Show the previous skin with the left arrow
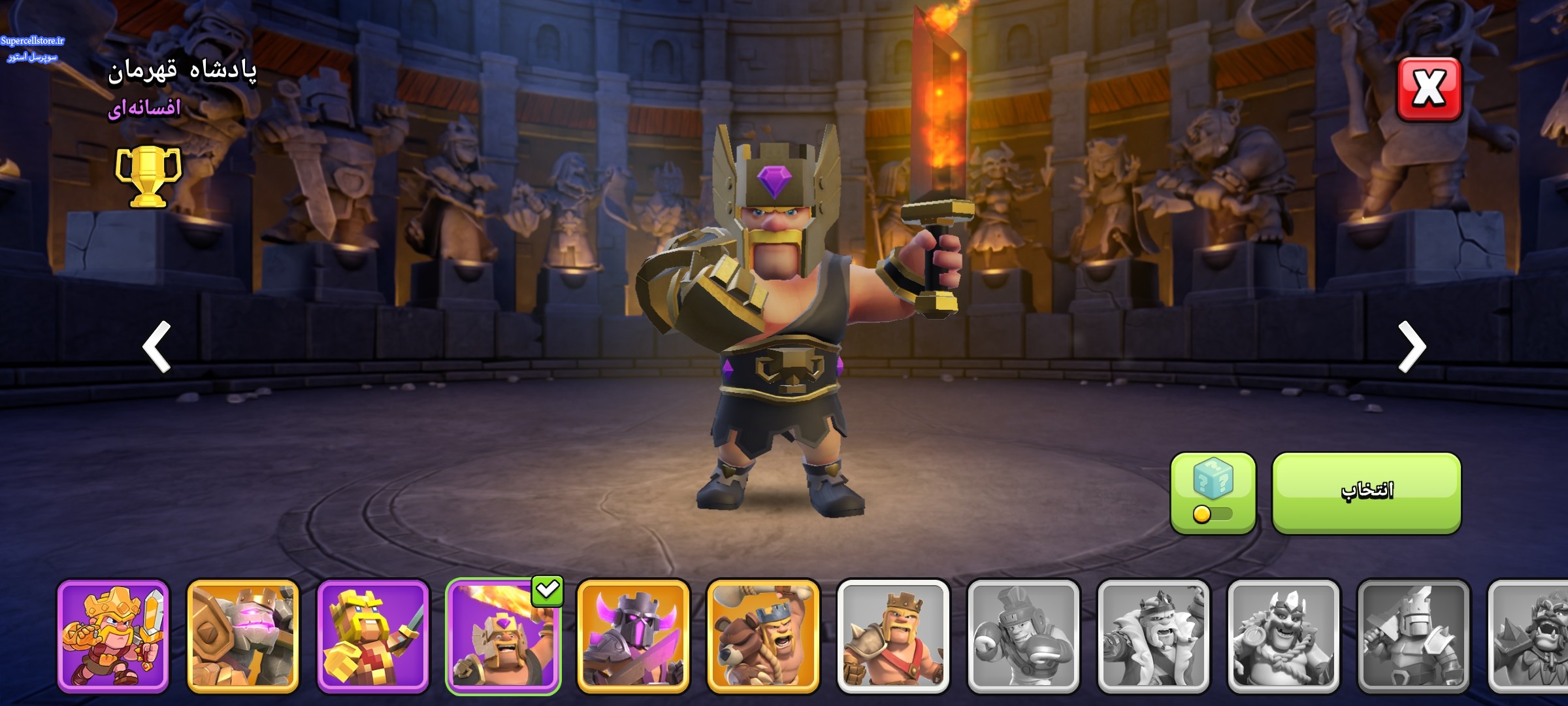Viewport: 1568px width, 706px height. [157, 346]
